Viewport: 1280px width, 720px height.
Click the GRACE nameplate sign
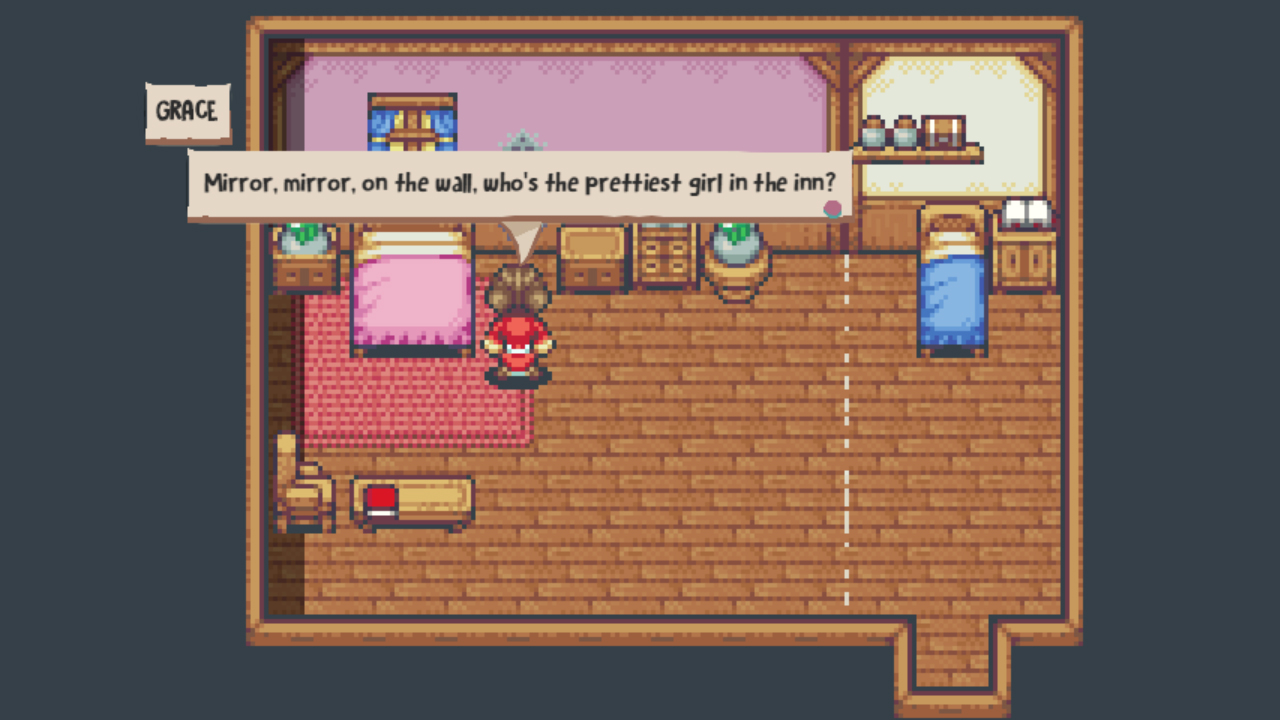click(x=187, y=112)
